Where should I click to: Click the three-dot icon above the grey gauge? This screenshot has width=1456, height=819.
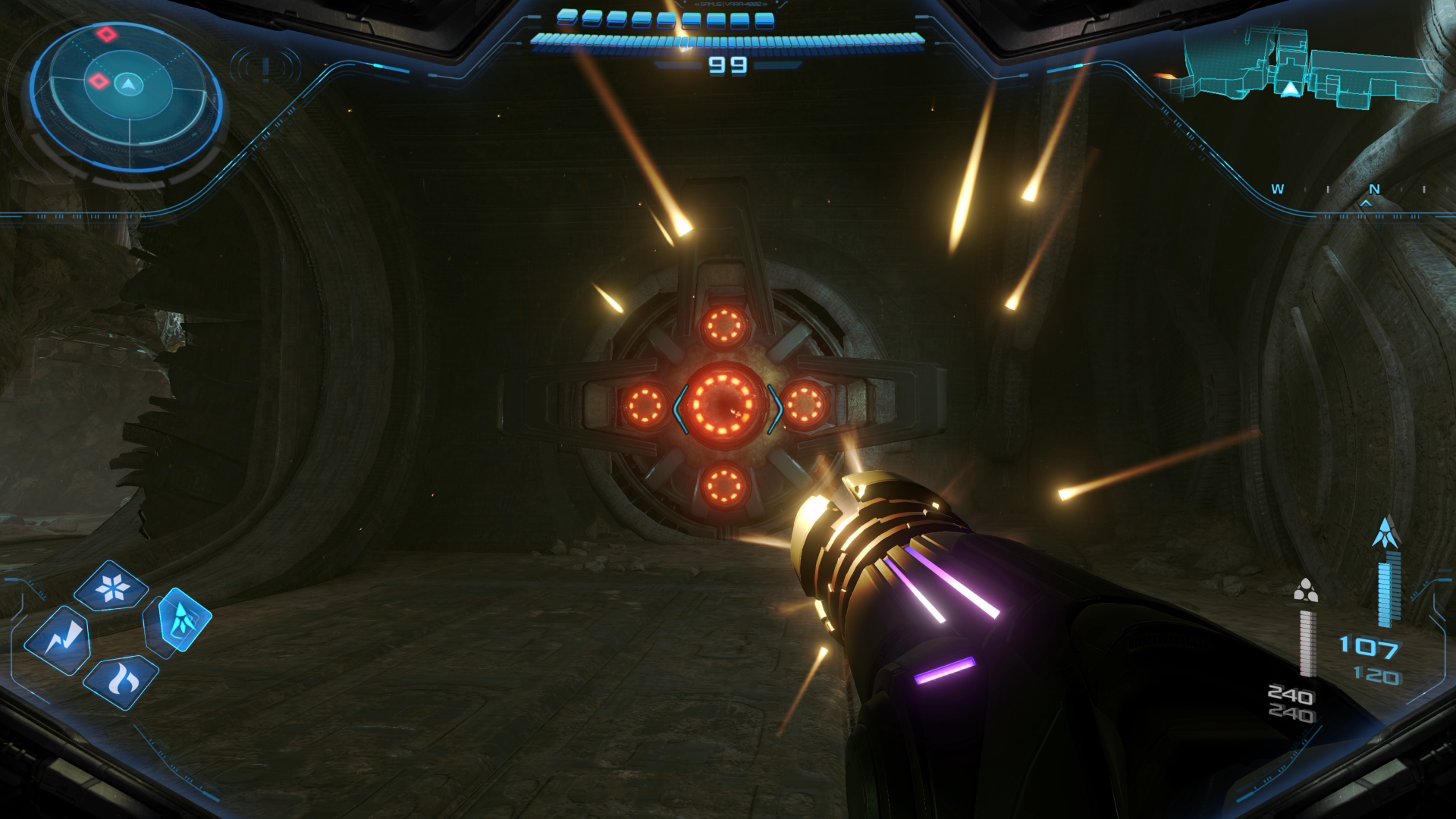[1305, 591]
